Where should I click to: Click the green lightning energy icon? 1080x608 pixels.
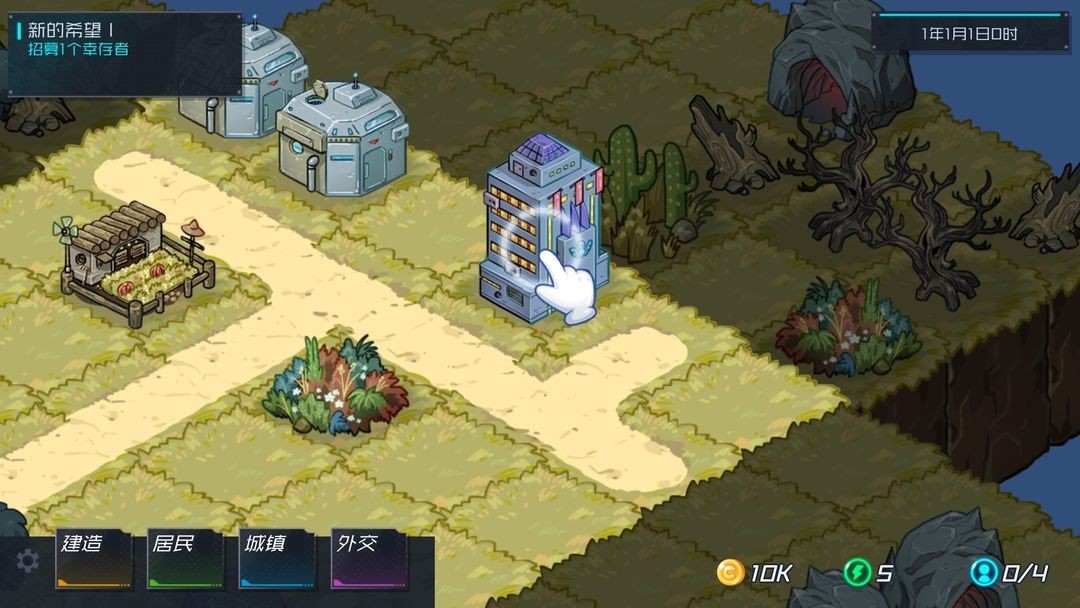(856, 573)
